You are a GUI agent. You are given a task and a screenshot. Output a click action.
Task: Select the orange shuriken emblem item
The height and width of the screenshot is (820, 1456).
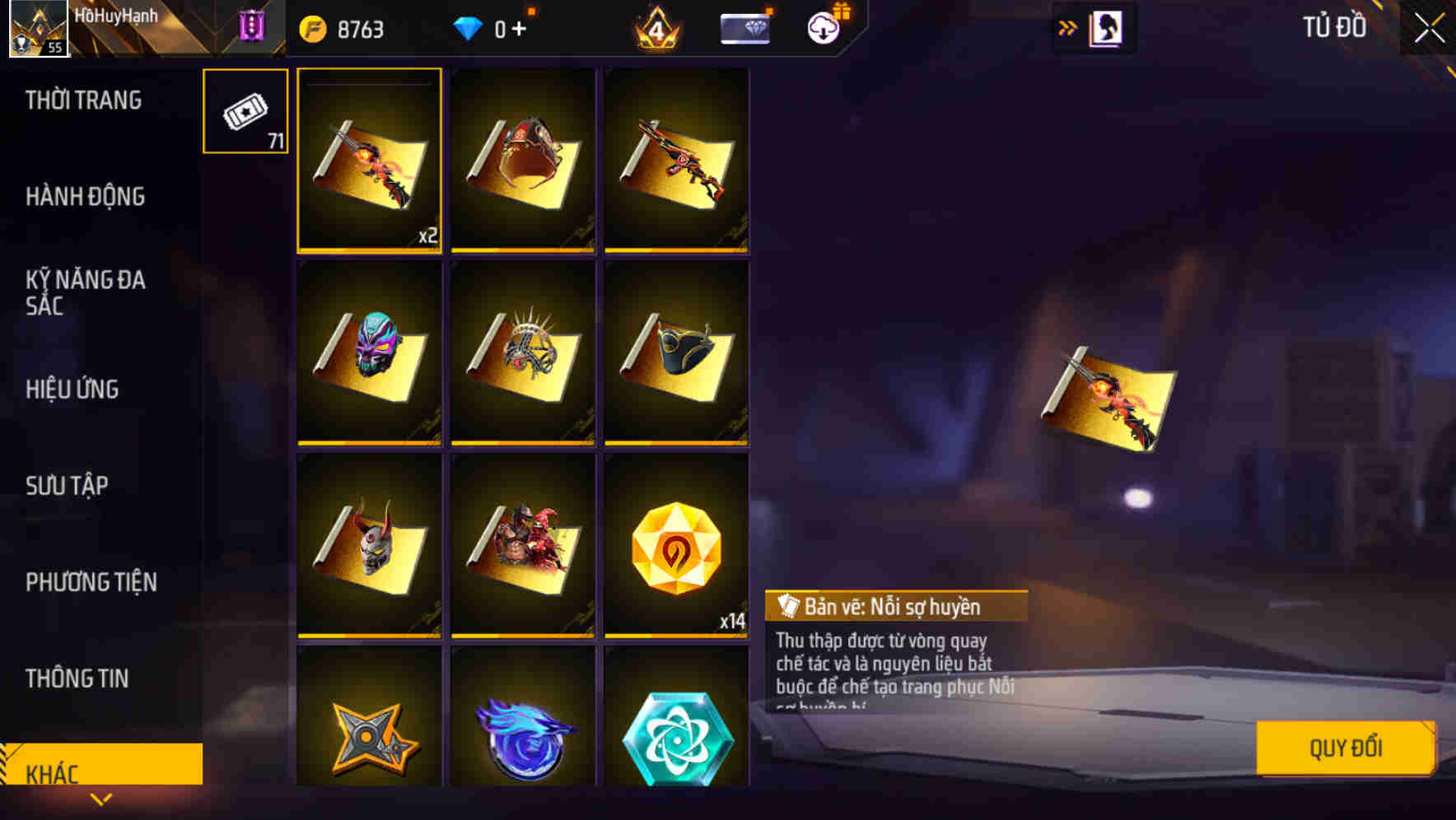point(369,737)
